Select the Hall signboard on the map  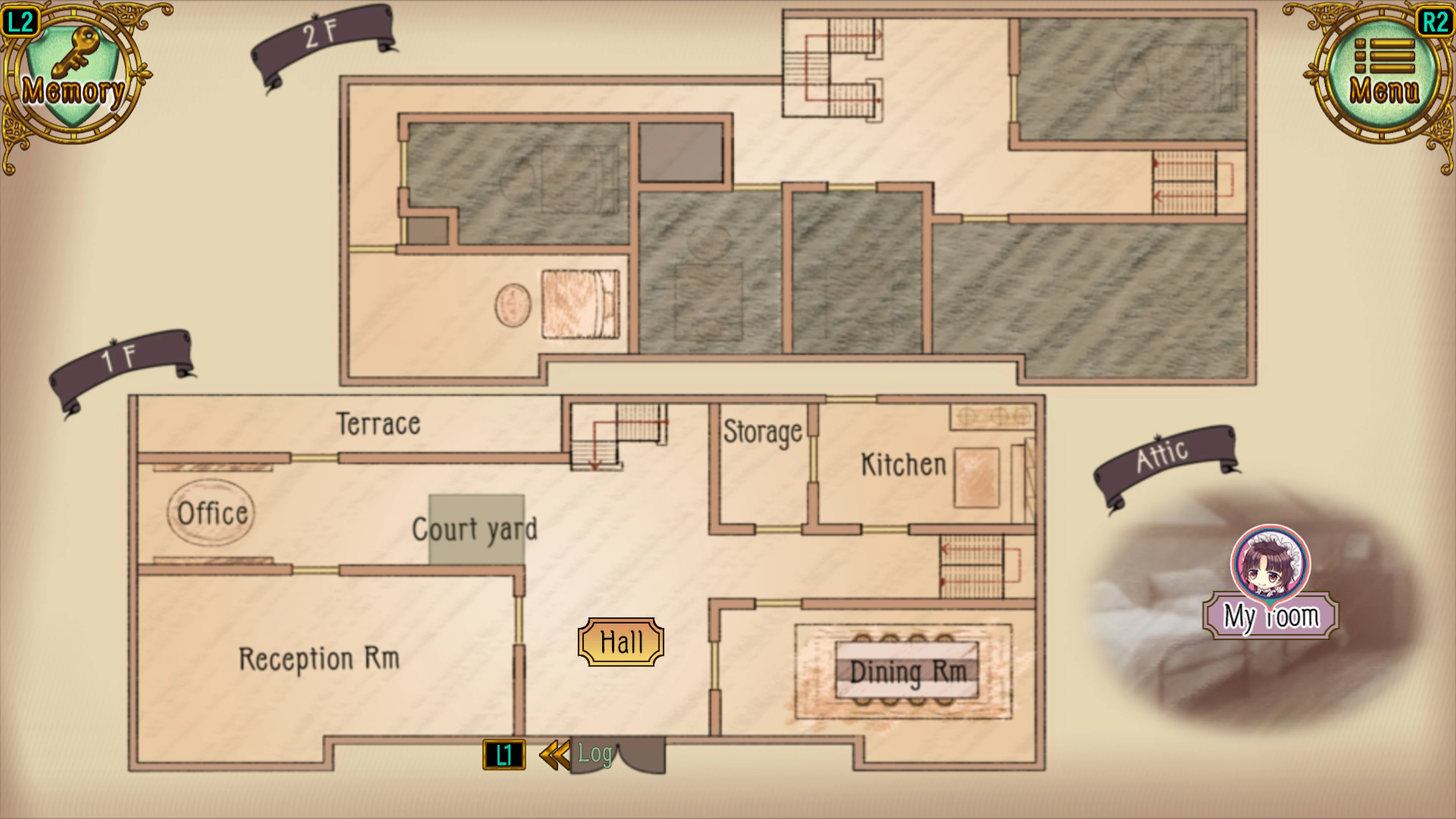pos(621,642)
